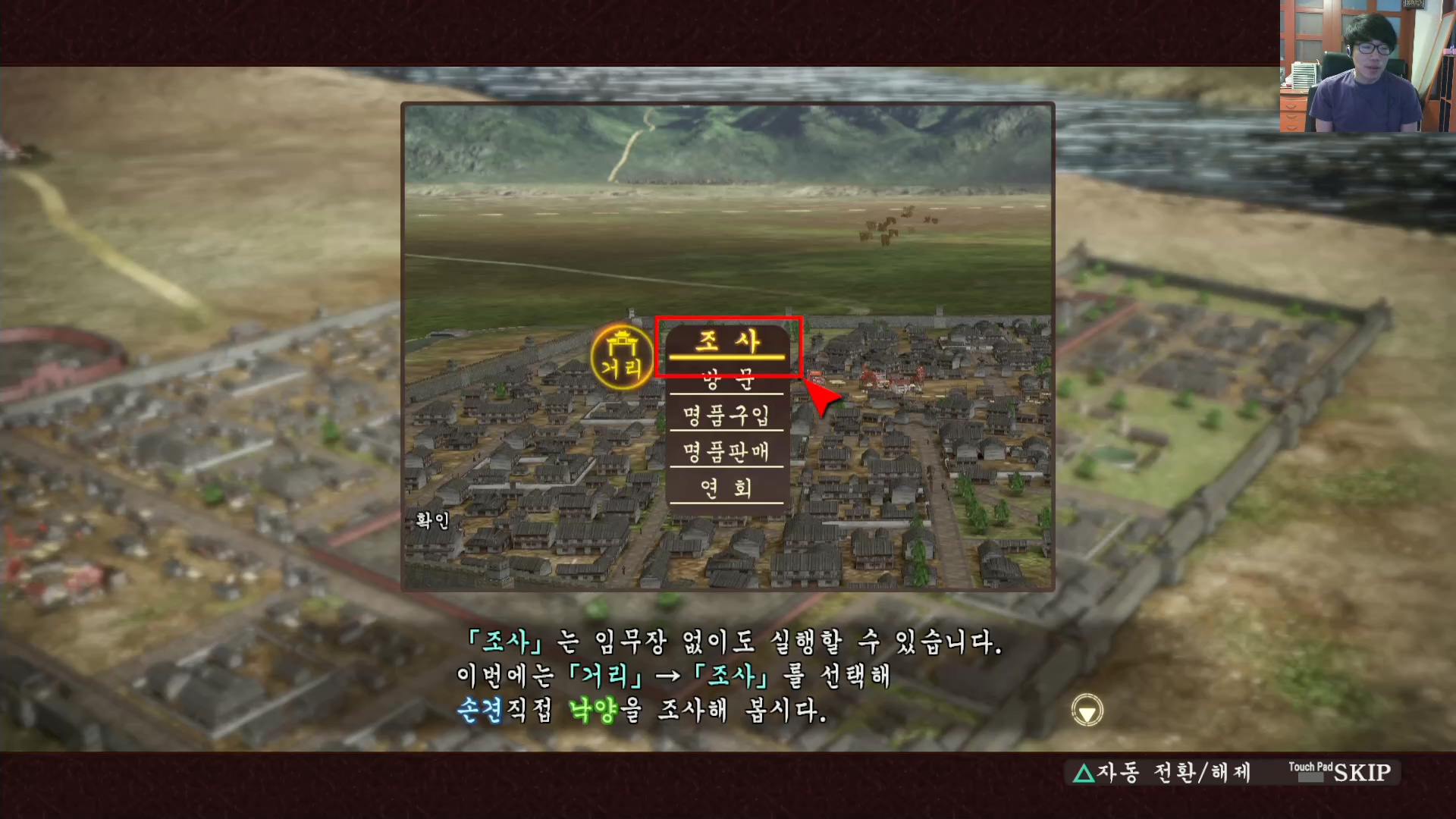Click the circular down-arrow indicator icon
The image size is (1456, 819).
point(1087,711)
